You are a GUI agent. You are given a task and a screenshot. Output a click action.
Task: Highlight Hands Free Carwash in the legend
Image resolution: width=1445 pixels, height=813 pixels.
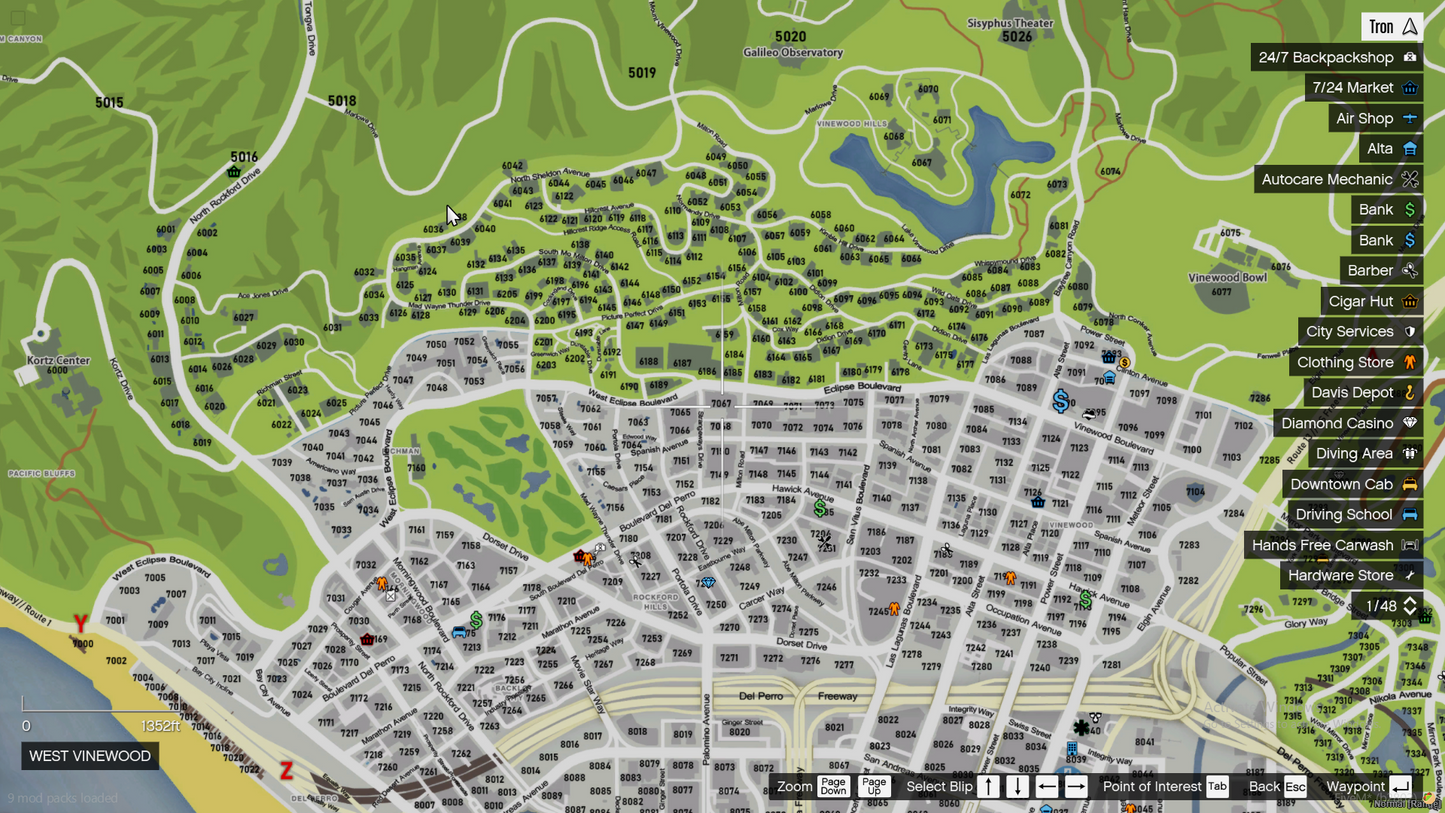click(x=1333, y=545)
